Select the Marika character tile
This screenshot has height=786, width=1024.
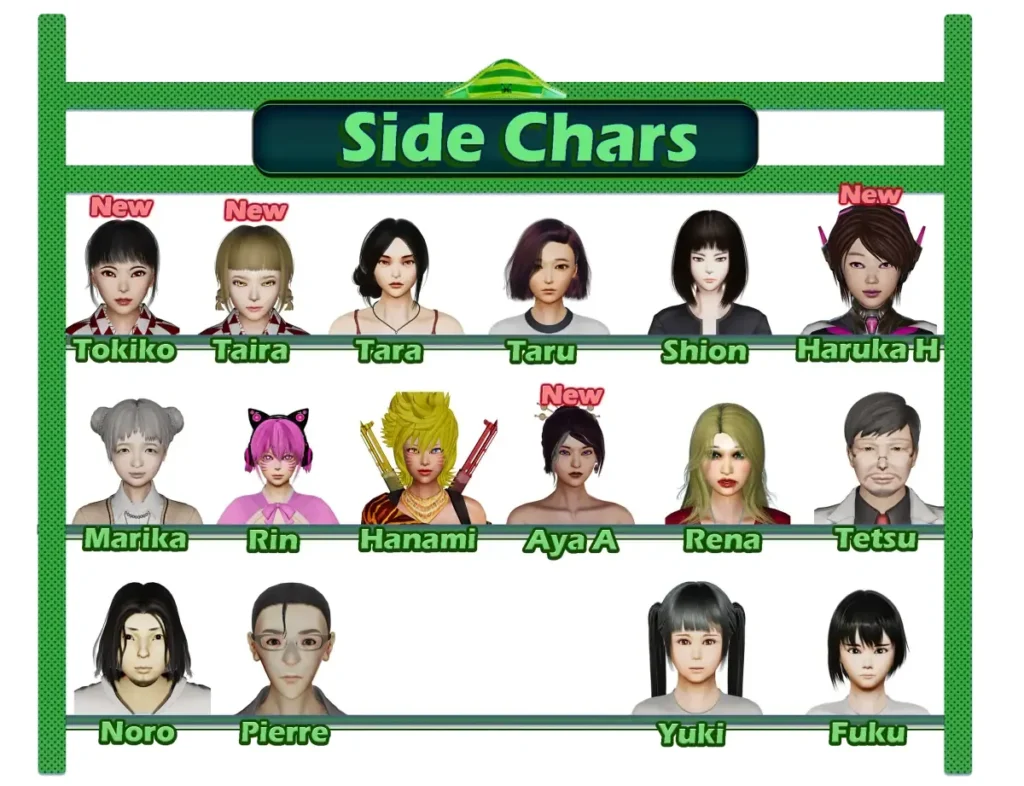tap(136, 462)
